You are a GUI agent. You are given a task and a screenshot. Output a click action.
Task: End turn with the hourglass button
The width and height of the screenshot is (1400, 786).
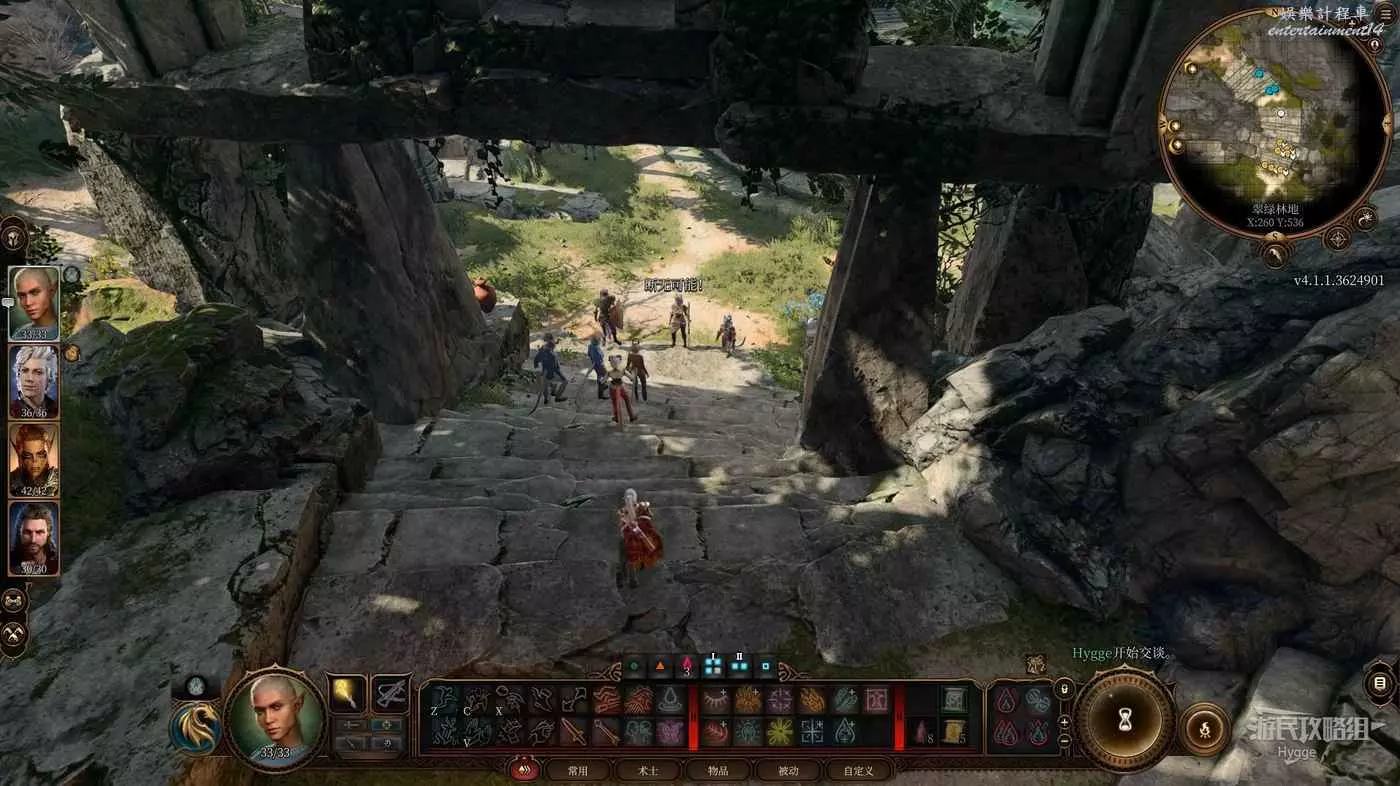1123,721
